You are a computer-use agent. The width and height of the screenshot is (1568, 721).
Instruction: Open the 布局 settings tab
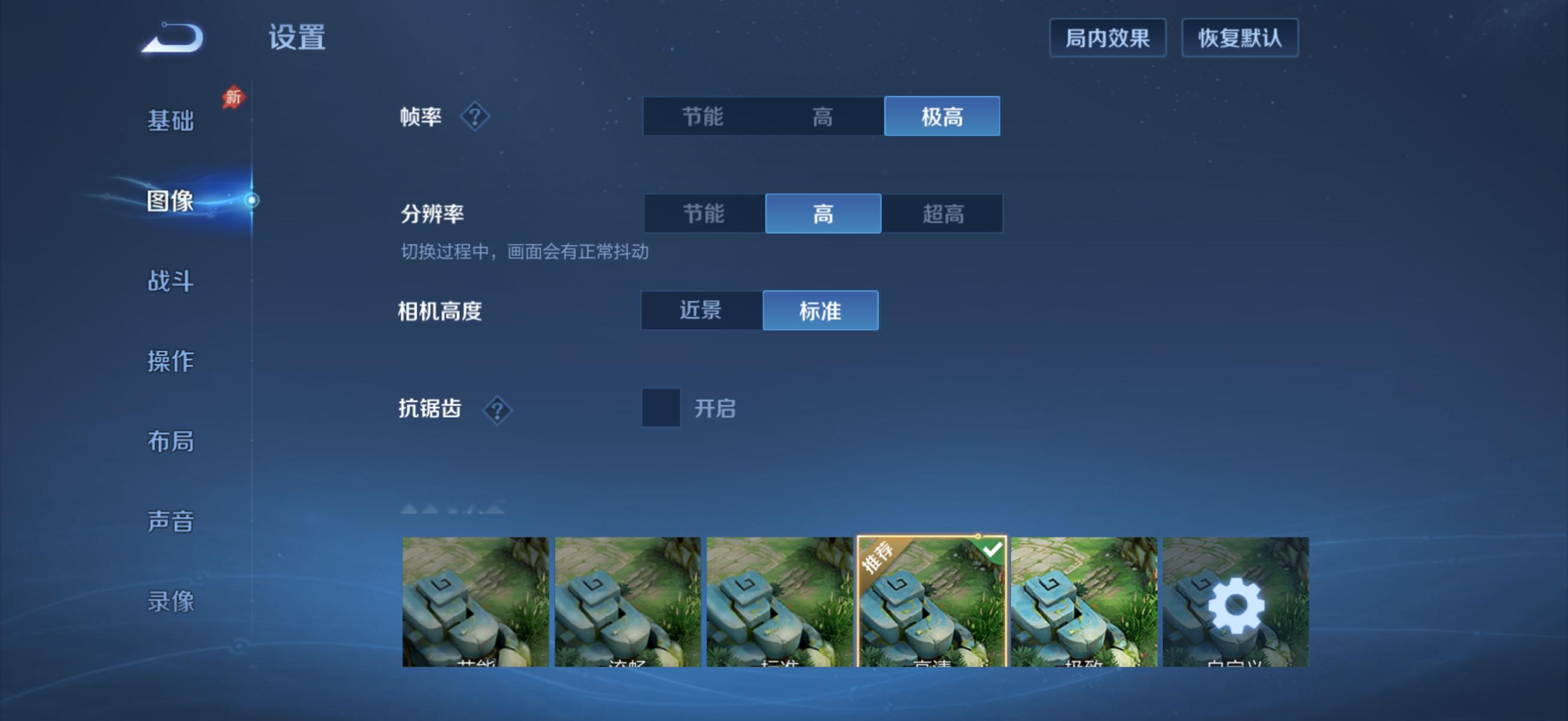(x=170, y=442)
